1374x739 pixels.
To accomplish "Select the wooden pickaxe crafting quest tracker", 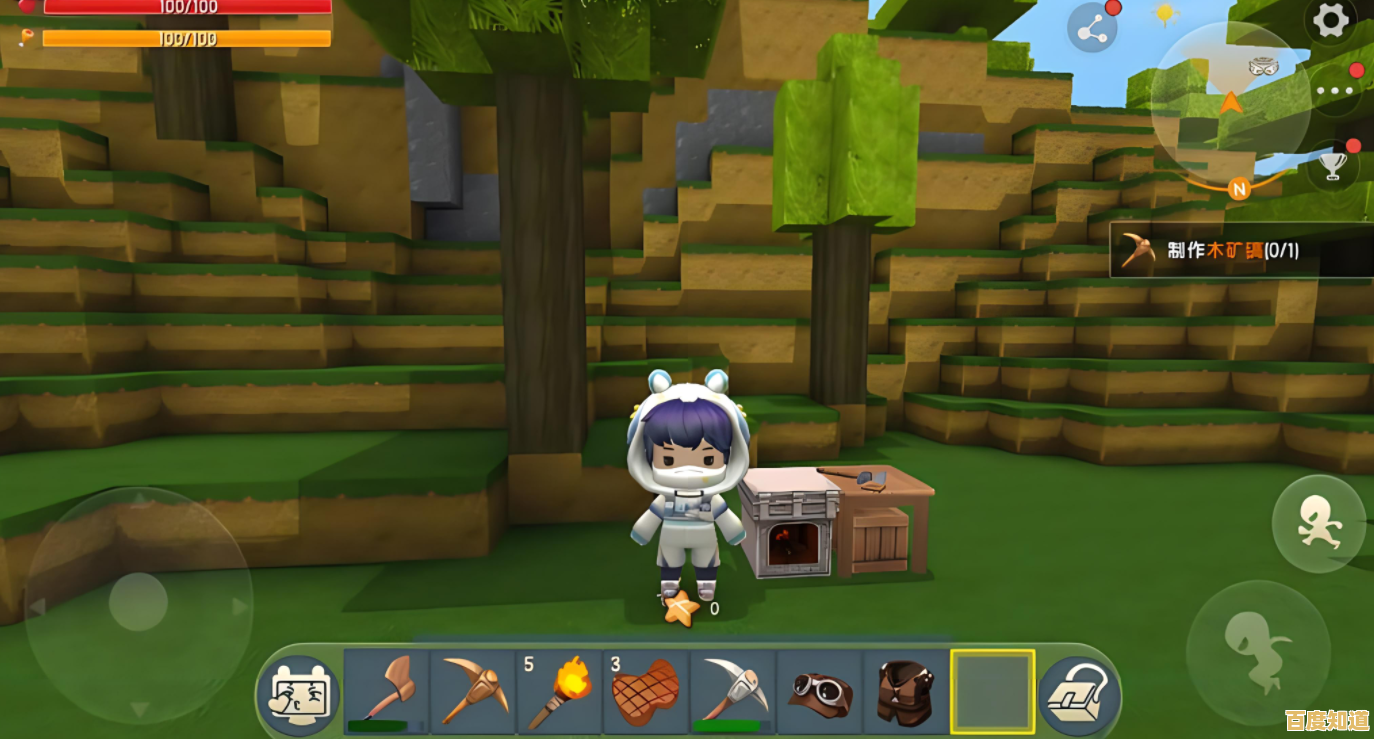I will pos(1241,249).
